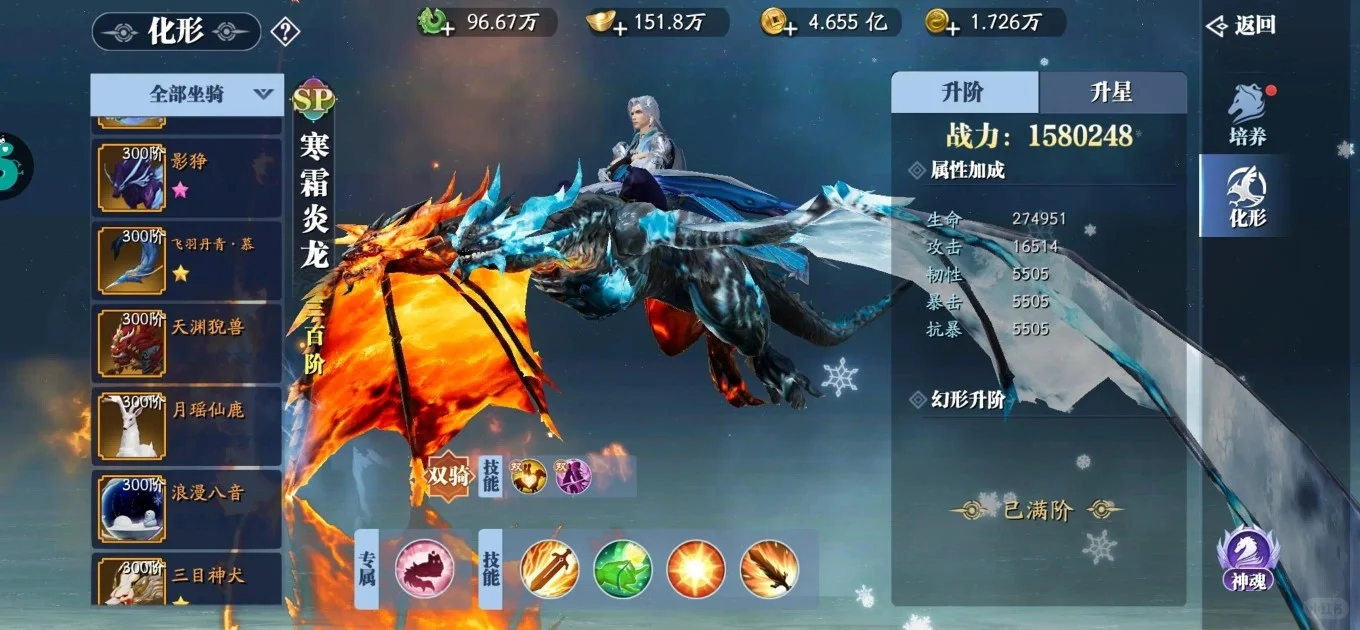Switch to the 升阶 tab
Viewport: 1360px width, 630px height.
[x=964, y=93]
